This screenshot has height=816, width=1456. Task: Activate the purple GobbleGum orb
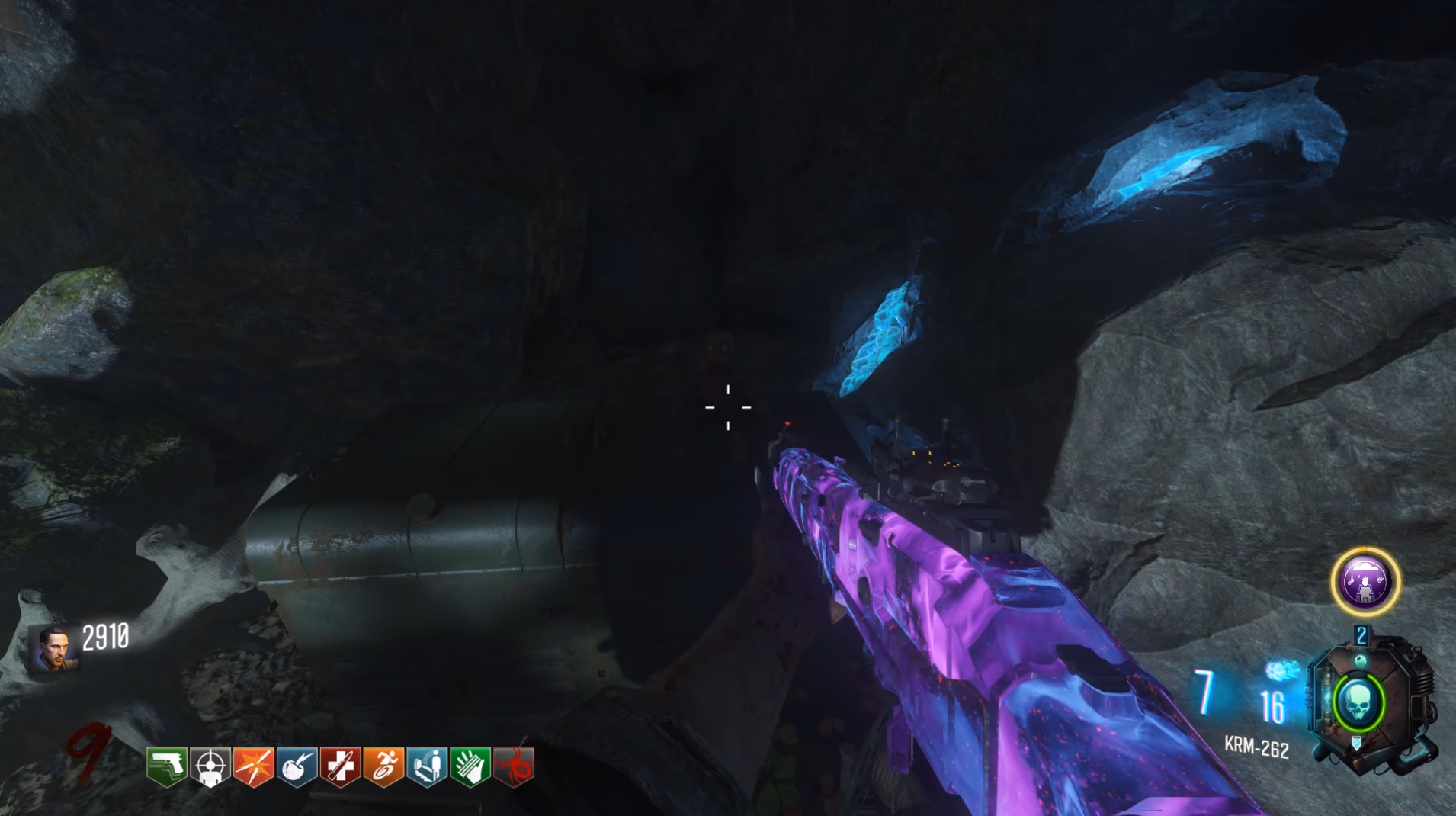pyautogui.click(x=1365, y=582)
